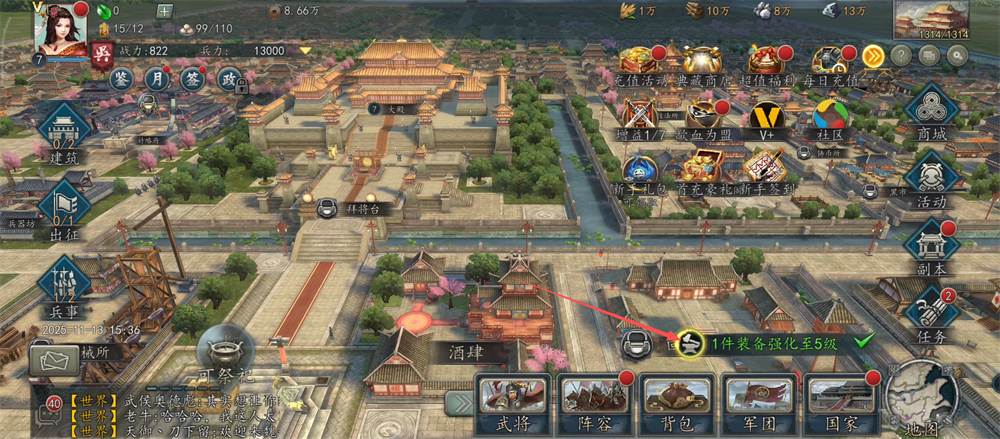Open the 充值活动 recharge event
This screenshot has height=439, width=1000.
(637, 62)
